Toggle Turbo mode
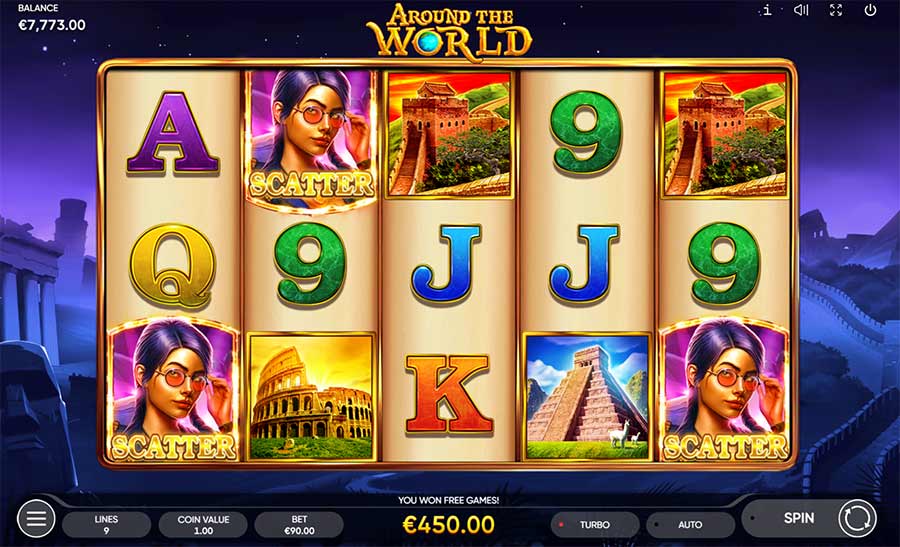The height and width of the screenshot is (547, 900). point(594,524)
